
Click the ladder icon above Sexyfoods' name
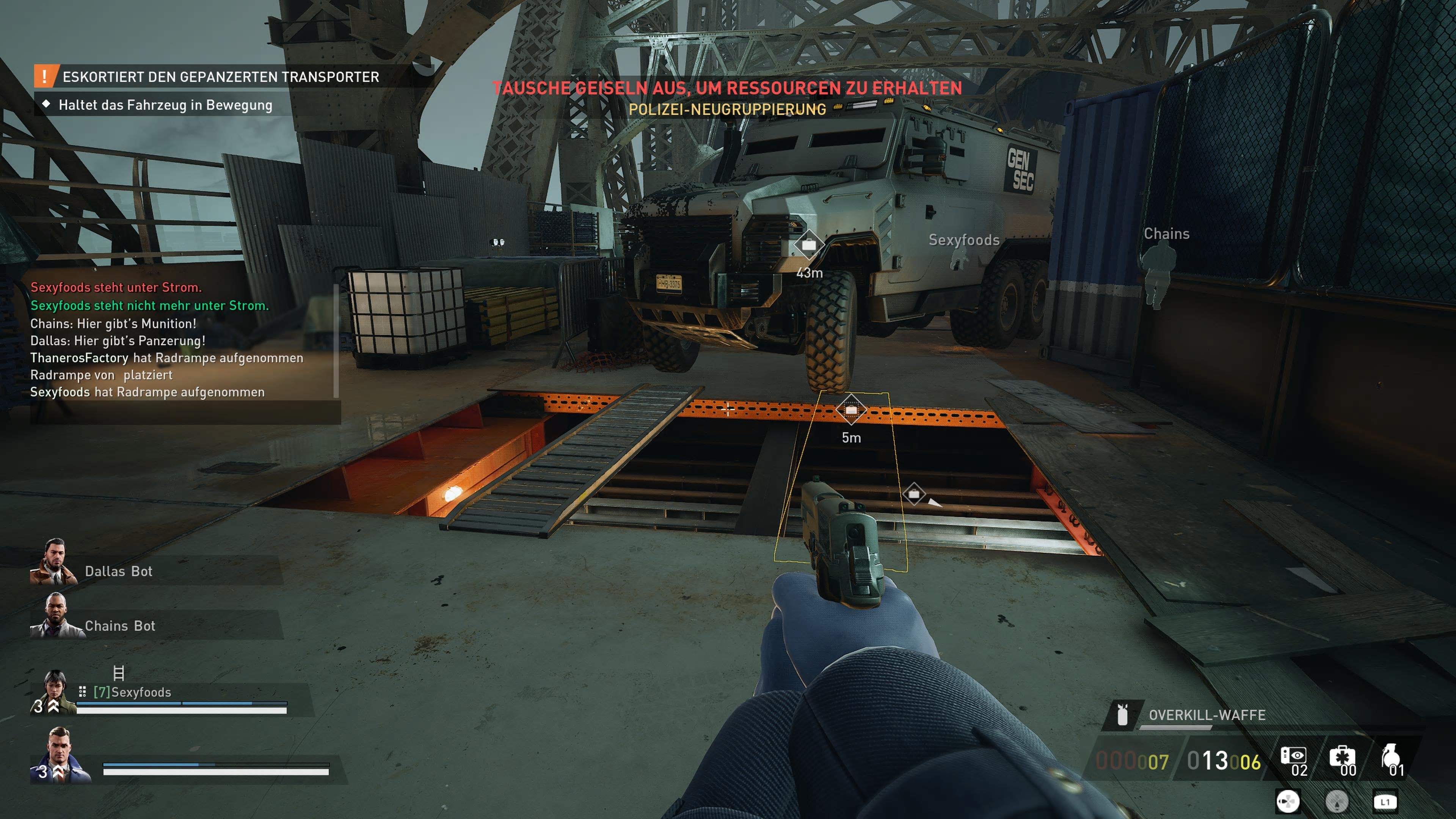tap(119, 673)
